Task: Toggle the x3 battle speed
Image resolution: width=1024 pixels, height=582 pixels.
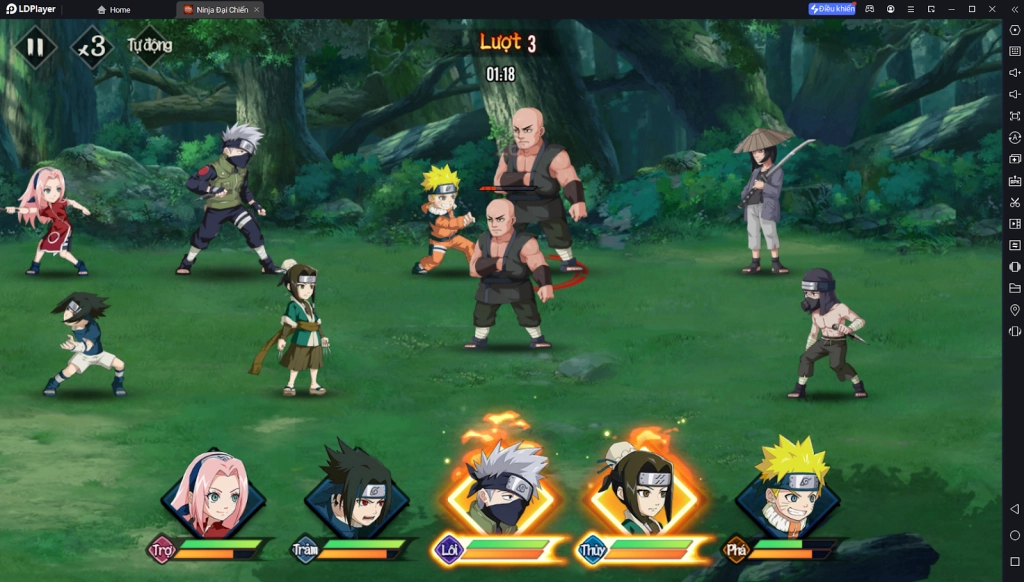Action: click(x=92, y=47)
